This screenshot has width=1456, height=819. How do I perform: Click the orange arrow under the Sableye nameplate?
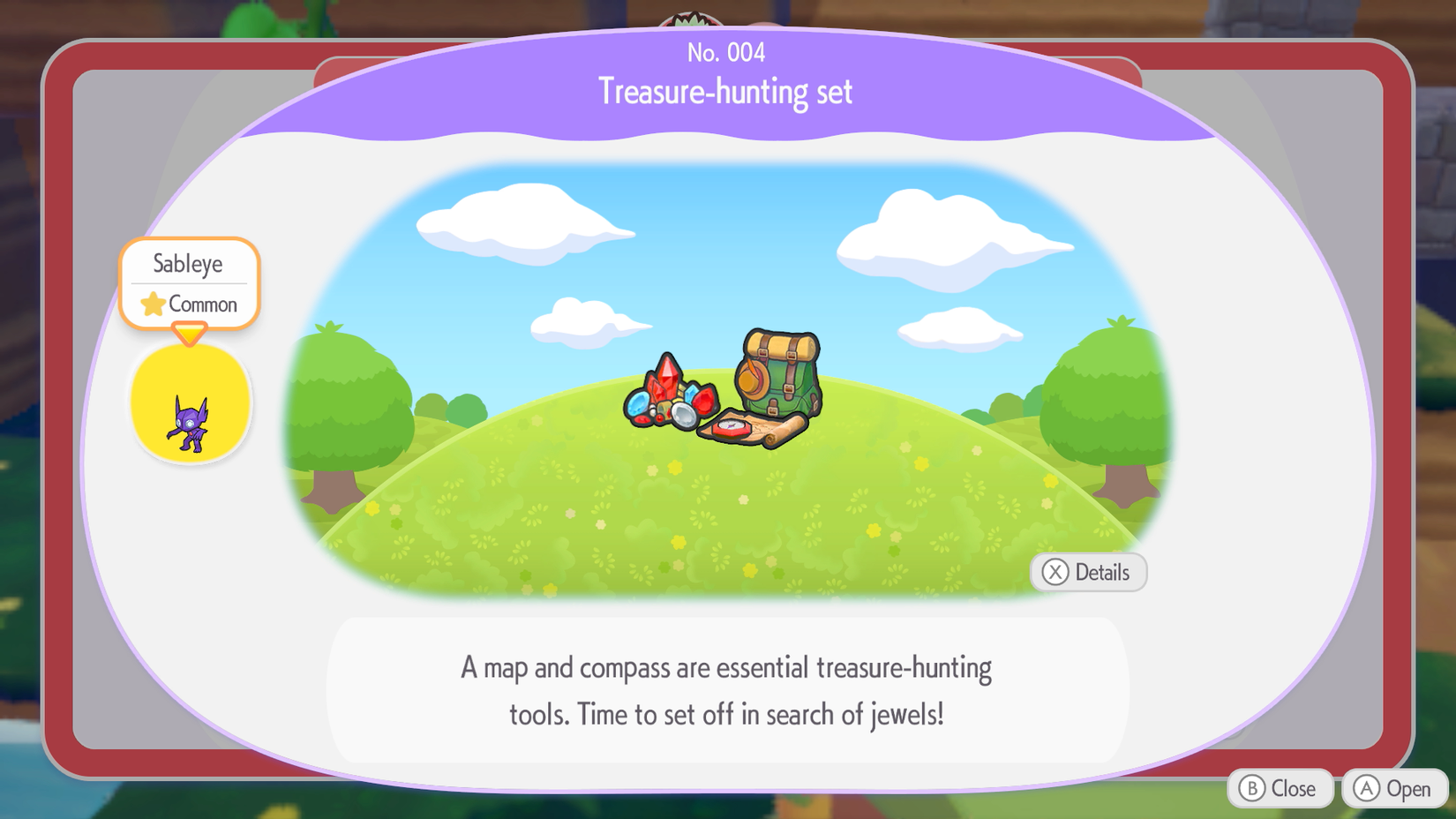tap(189, 334)
